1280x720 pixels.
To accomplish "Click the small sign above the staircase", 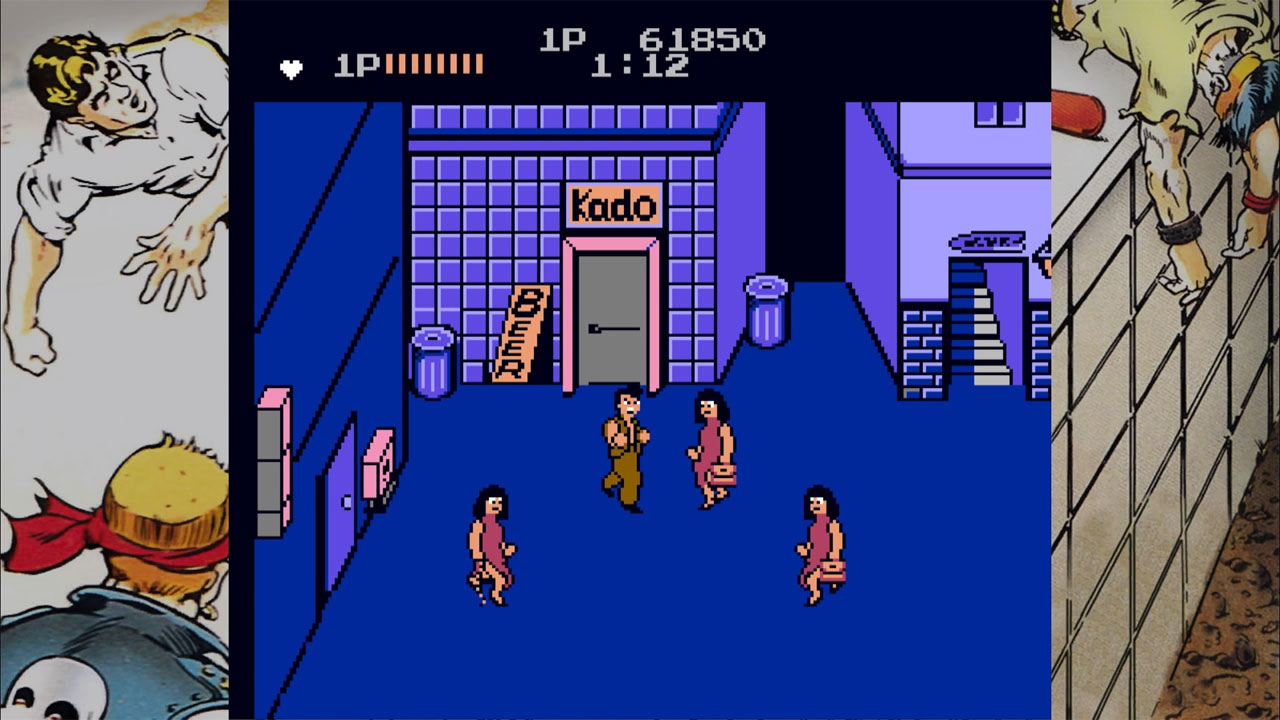I will (985, 240).
